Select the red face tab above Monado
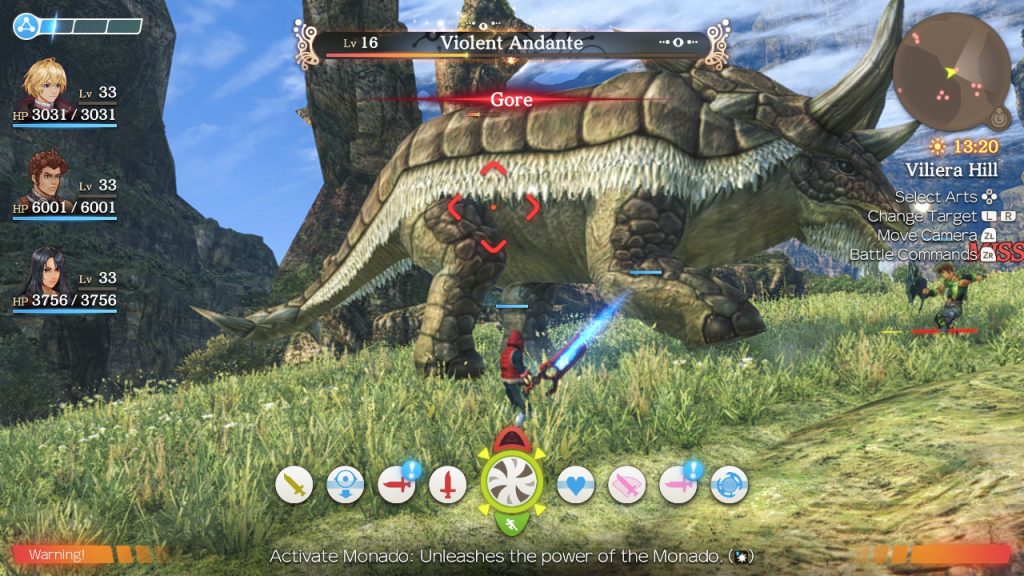The height and width of the screenshot is (576, 1024). 511,436
